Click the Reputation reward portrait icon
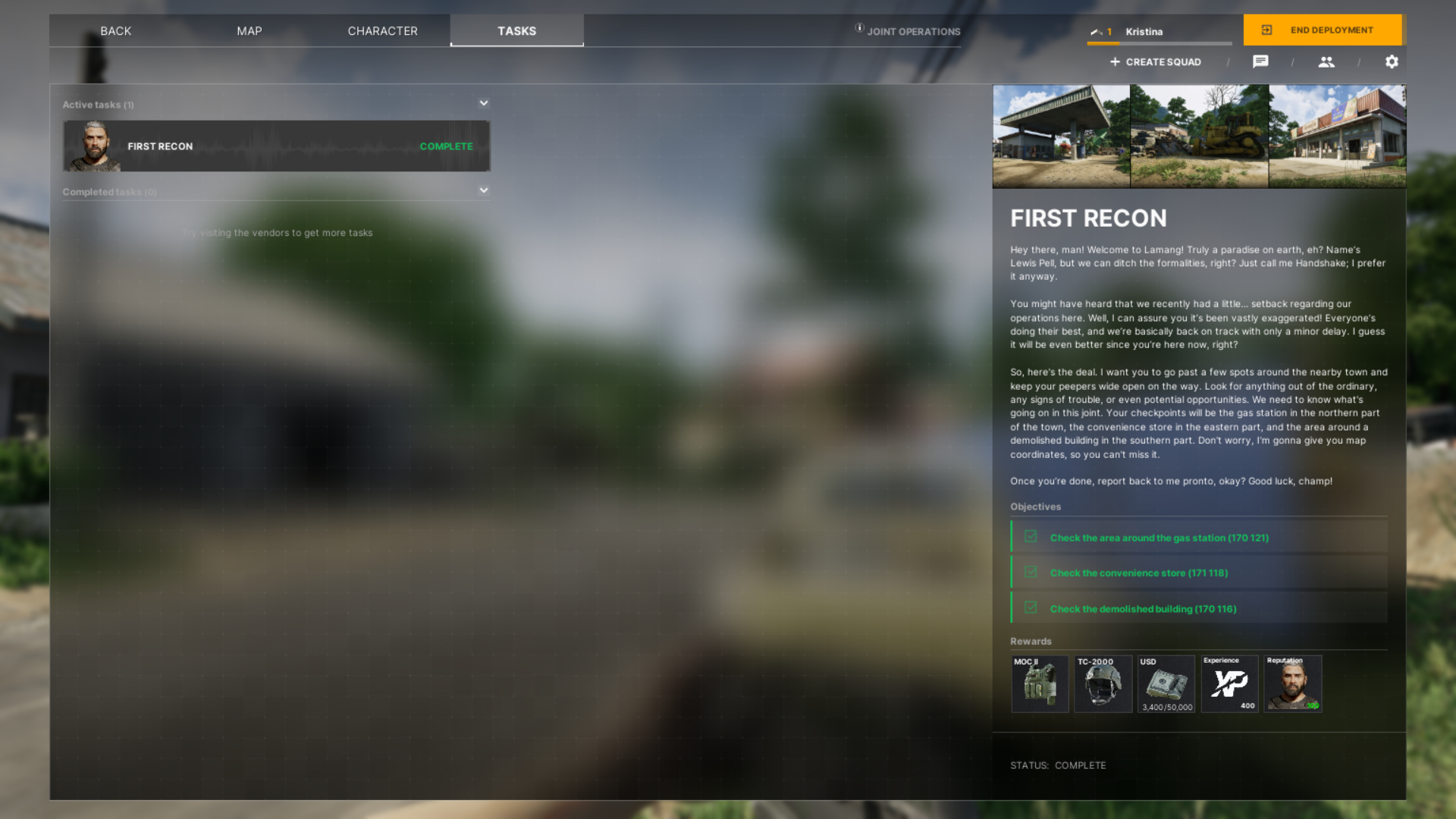Screen dimensions: 1456x819 pyautogui.click(x=1293, y=684)
